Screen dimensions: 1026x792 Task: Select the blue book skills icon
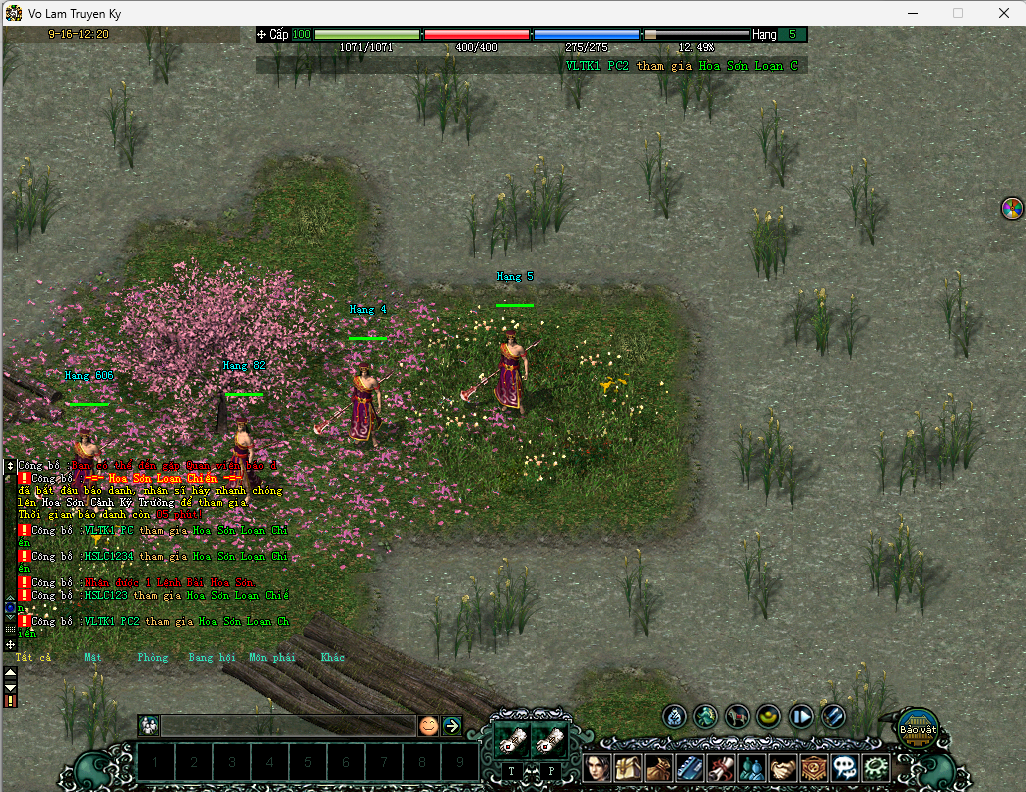(x=690, y=768)
